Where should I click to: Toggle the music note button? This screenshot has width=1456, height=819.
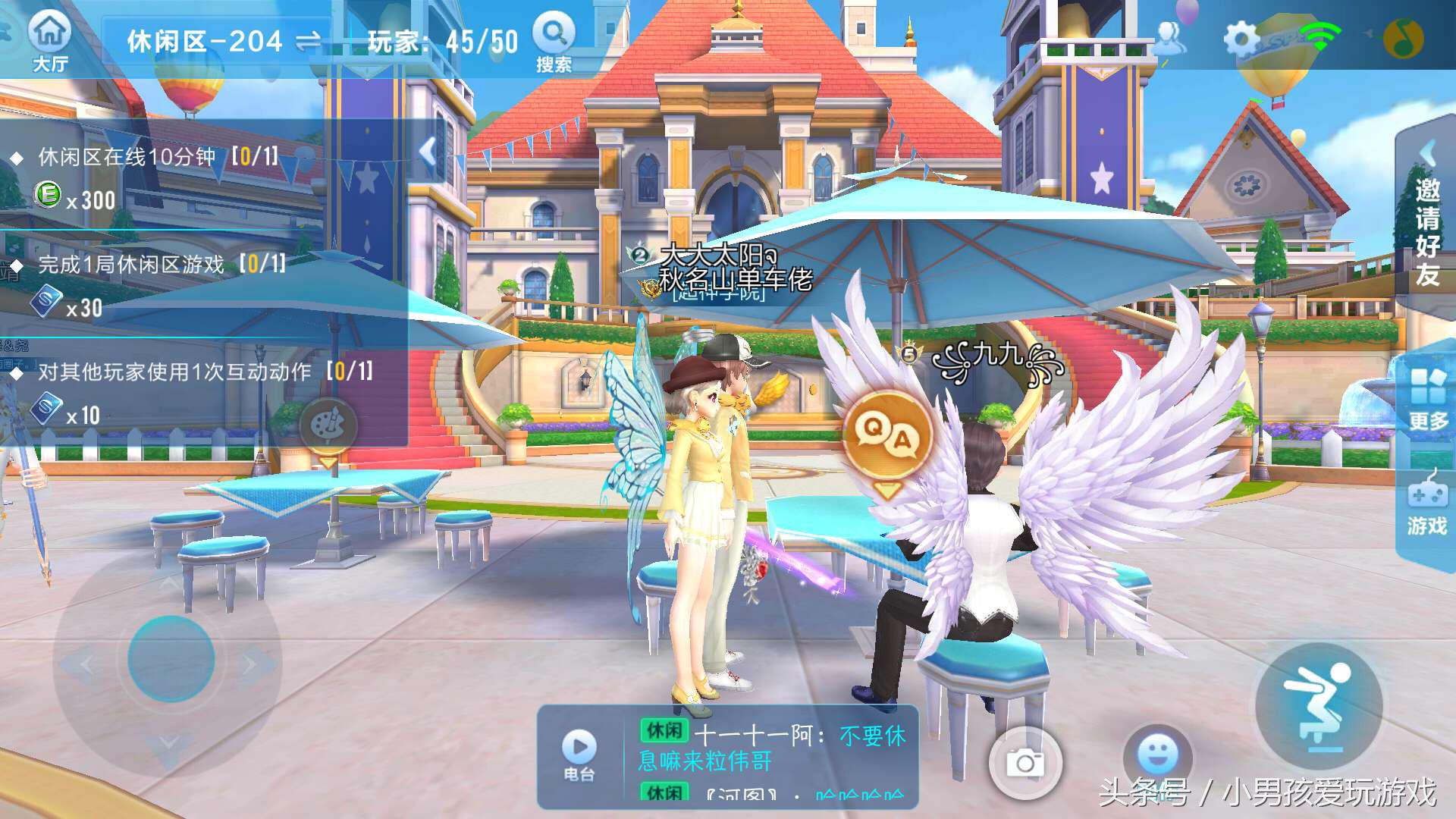tap(1403, 38)
